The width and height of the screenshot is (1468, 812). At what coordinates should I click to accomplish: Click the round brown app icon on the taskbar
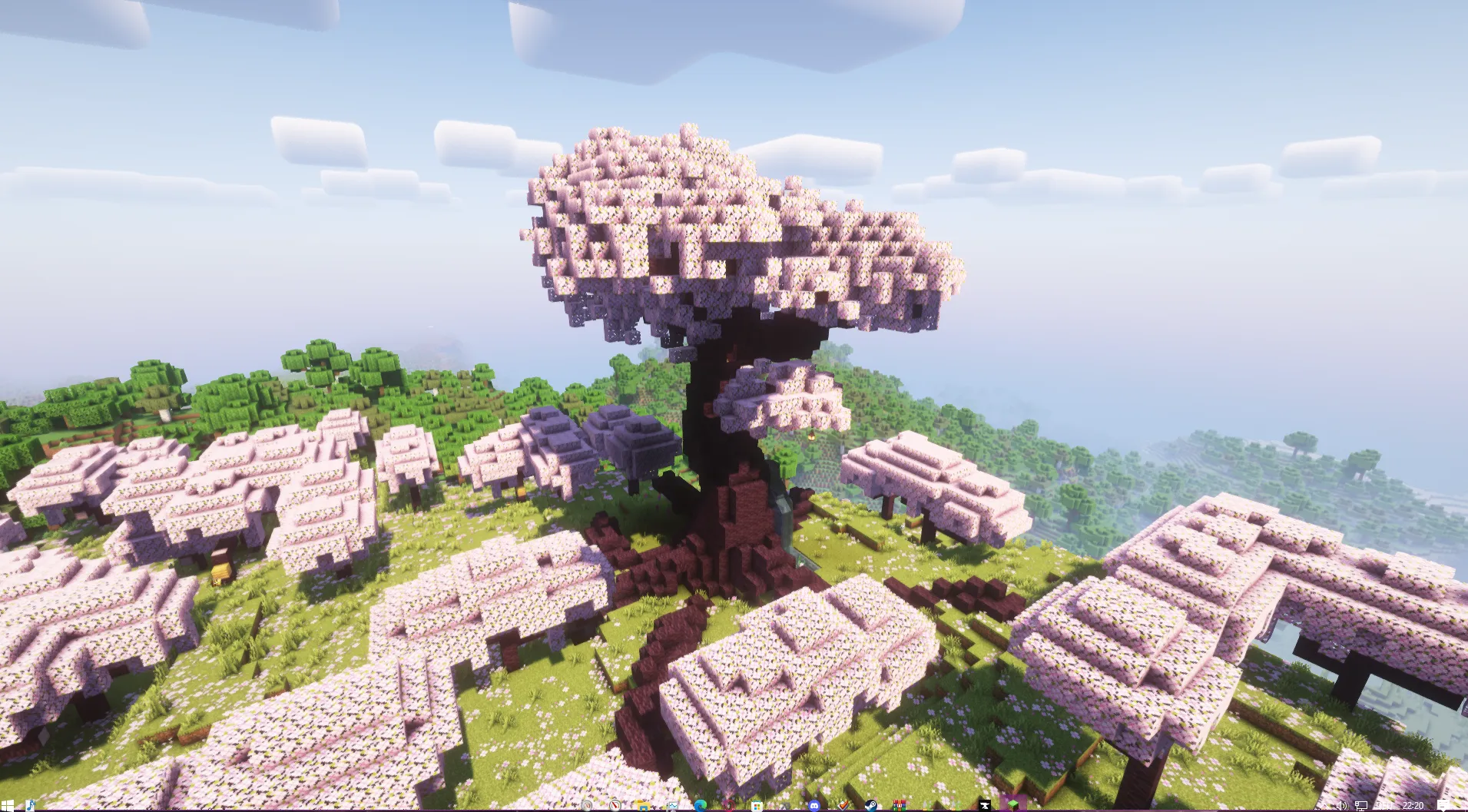pyautogui.click(x=586, y=804)
